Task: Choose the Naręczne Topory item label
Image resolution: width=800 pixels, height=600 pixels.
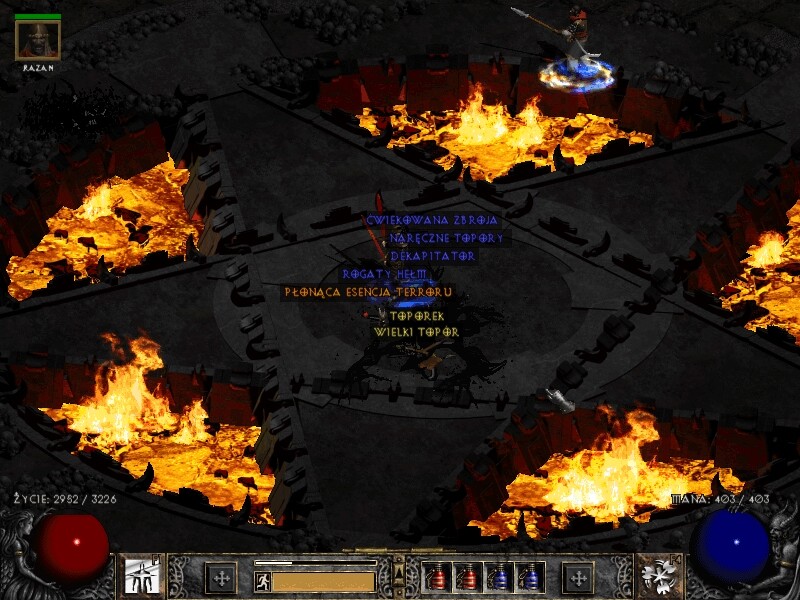Action: pyautogui.click(x=448, y=238)
